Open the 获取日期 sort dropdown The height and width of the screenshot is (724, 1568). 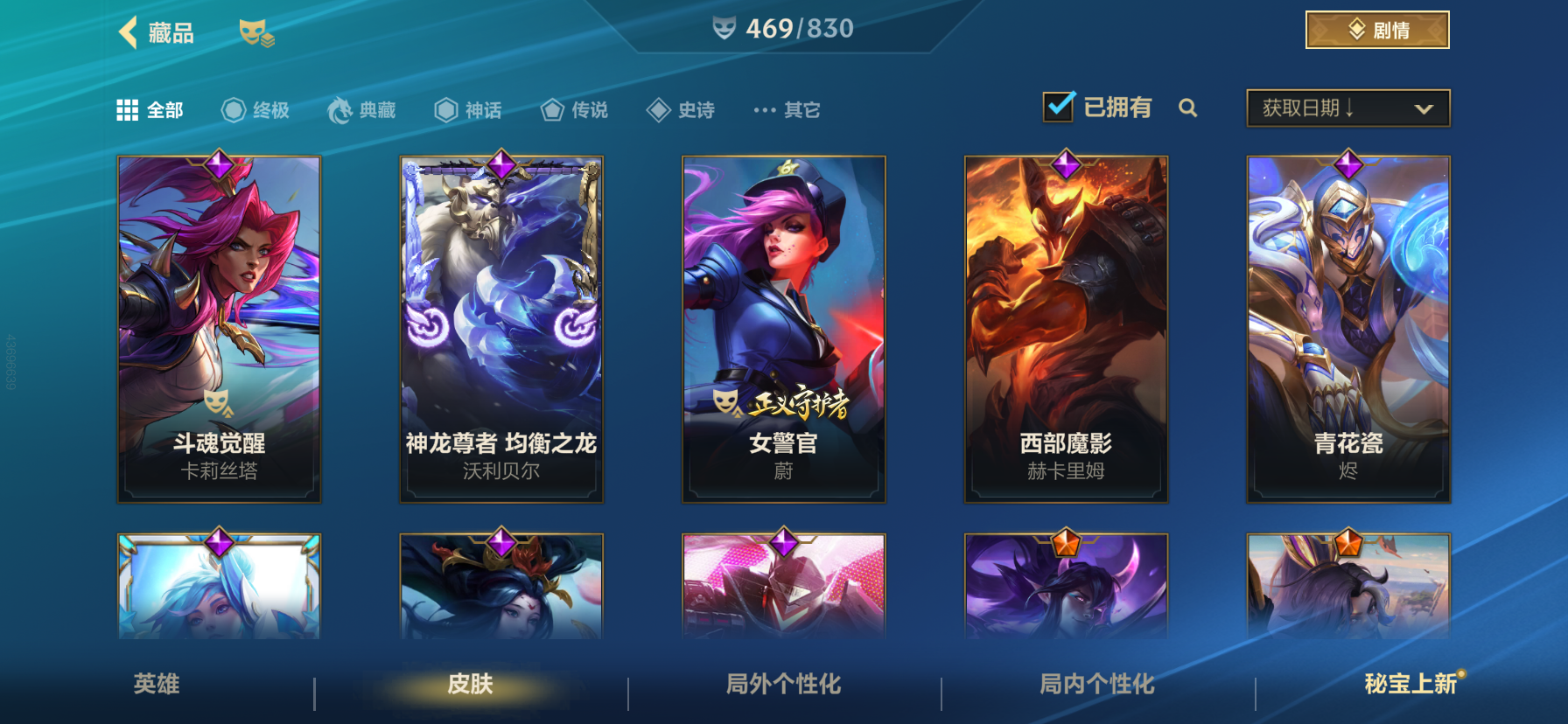tap(1347, 108)
